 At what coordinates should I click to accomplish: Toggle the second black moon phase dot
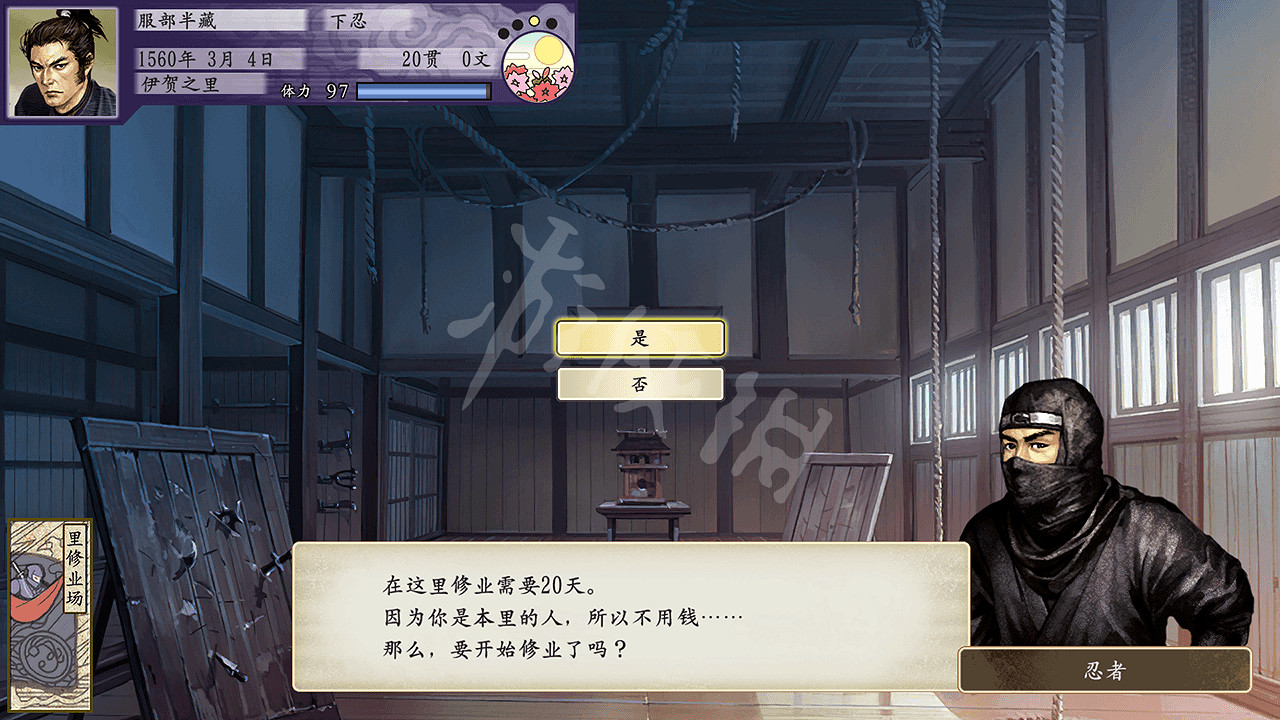pos(517,24)
